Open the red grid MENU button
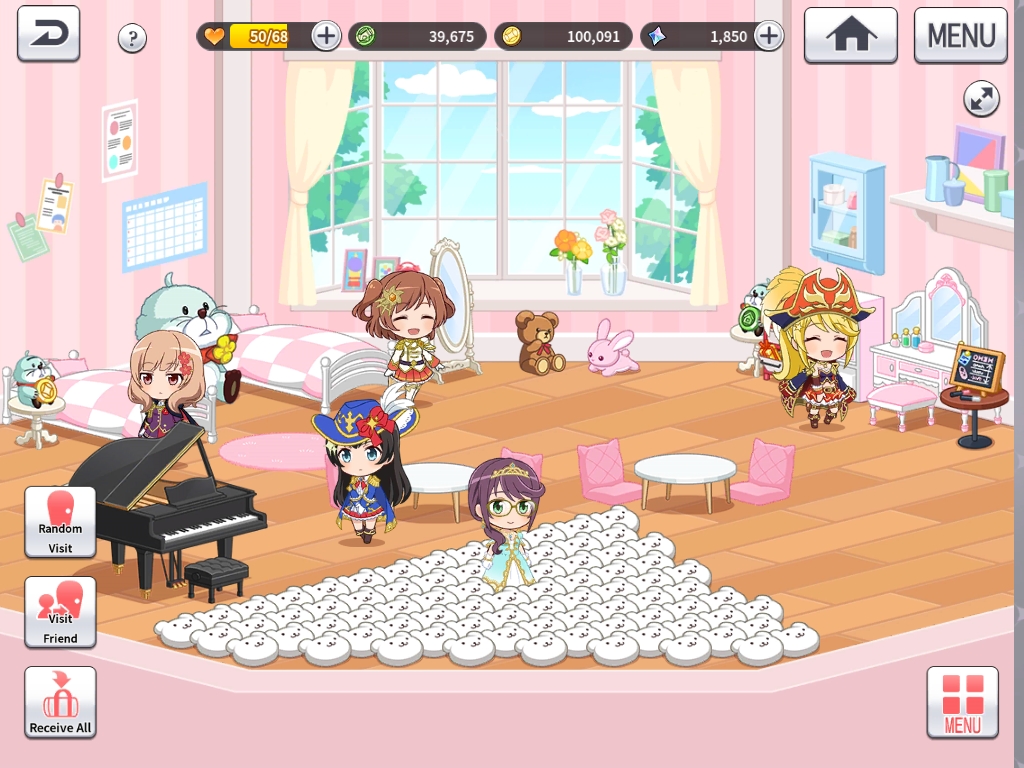This screenshot has width=1024, height=768. click(x=962, y=702)
